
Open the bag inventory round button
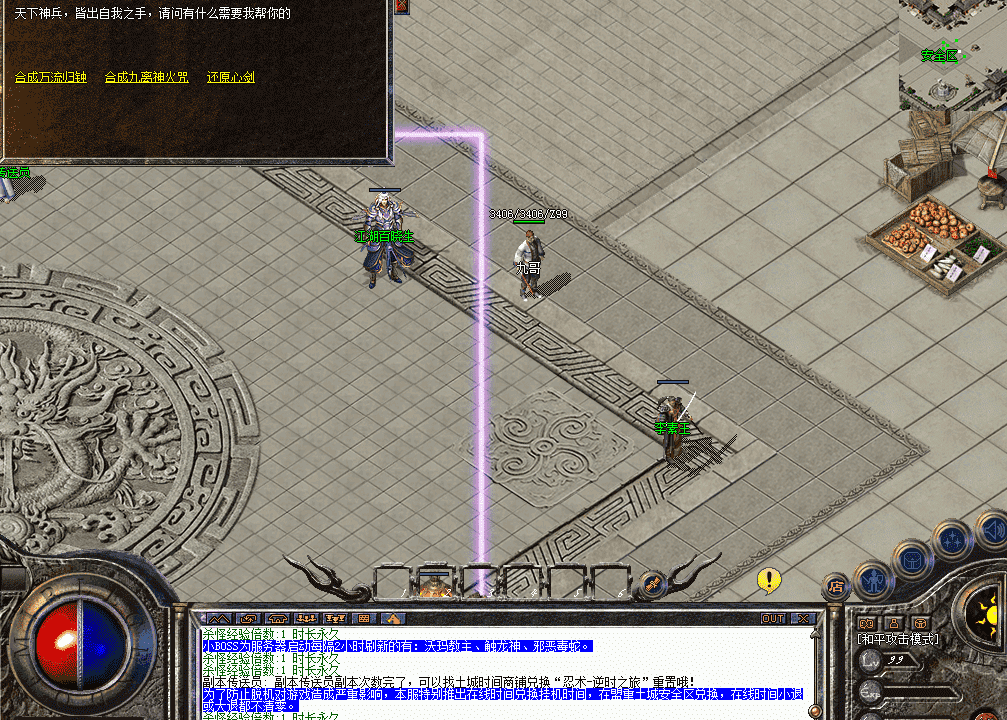912,558
